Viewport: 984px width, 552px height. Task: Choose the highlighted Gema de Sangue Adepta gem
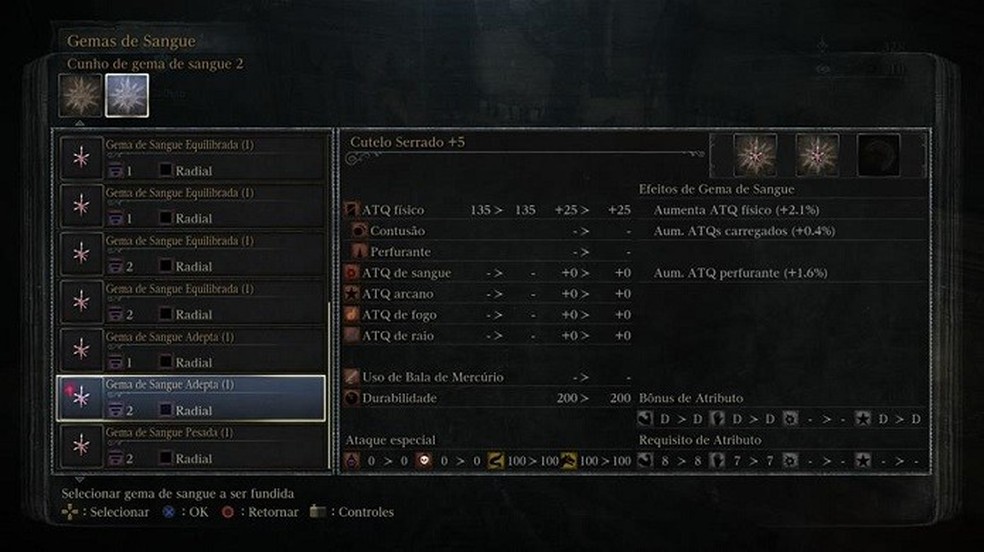(x=192, y=398)
